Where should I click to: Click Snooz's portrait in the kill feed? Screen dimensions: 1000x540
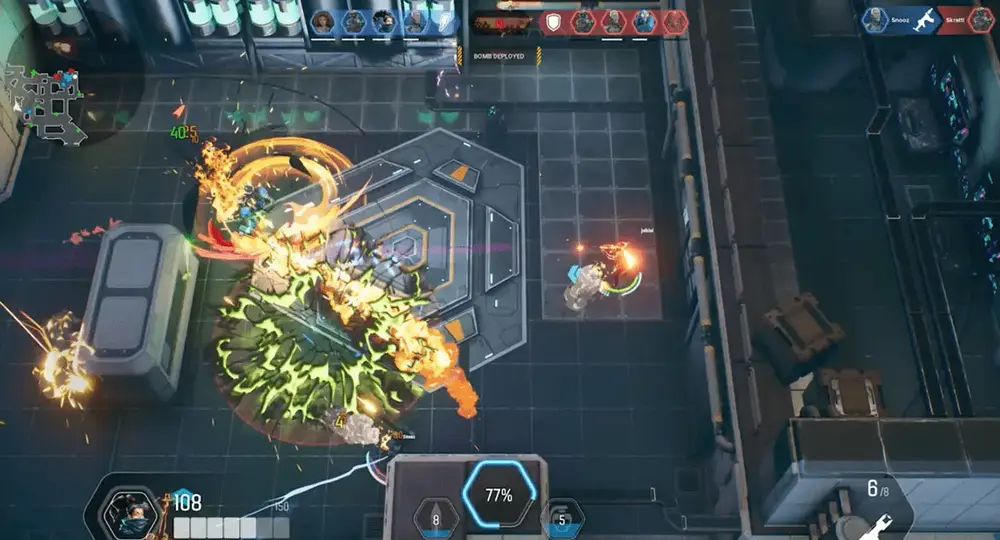(x=876, y=21)
